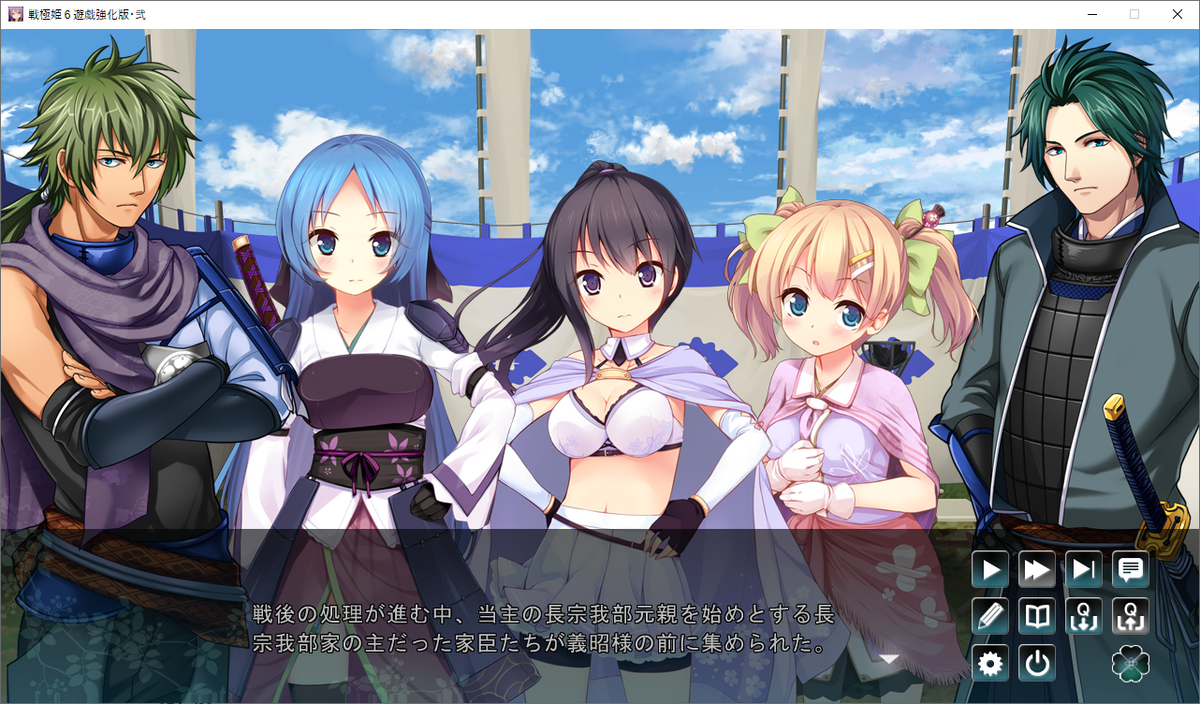1200x704 pixels.
Task: Click the pencil save icon
Action: click(x=990, y=616)
